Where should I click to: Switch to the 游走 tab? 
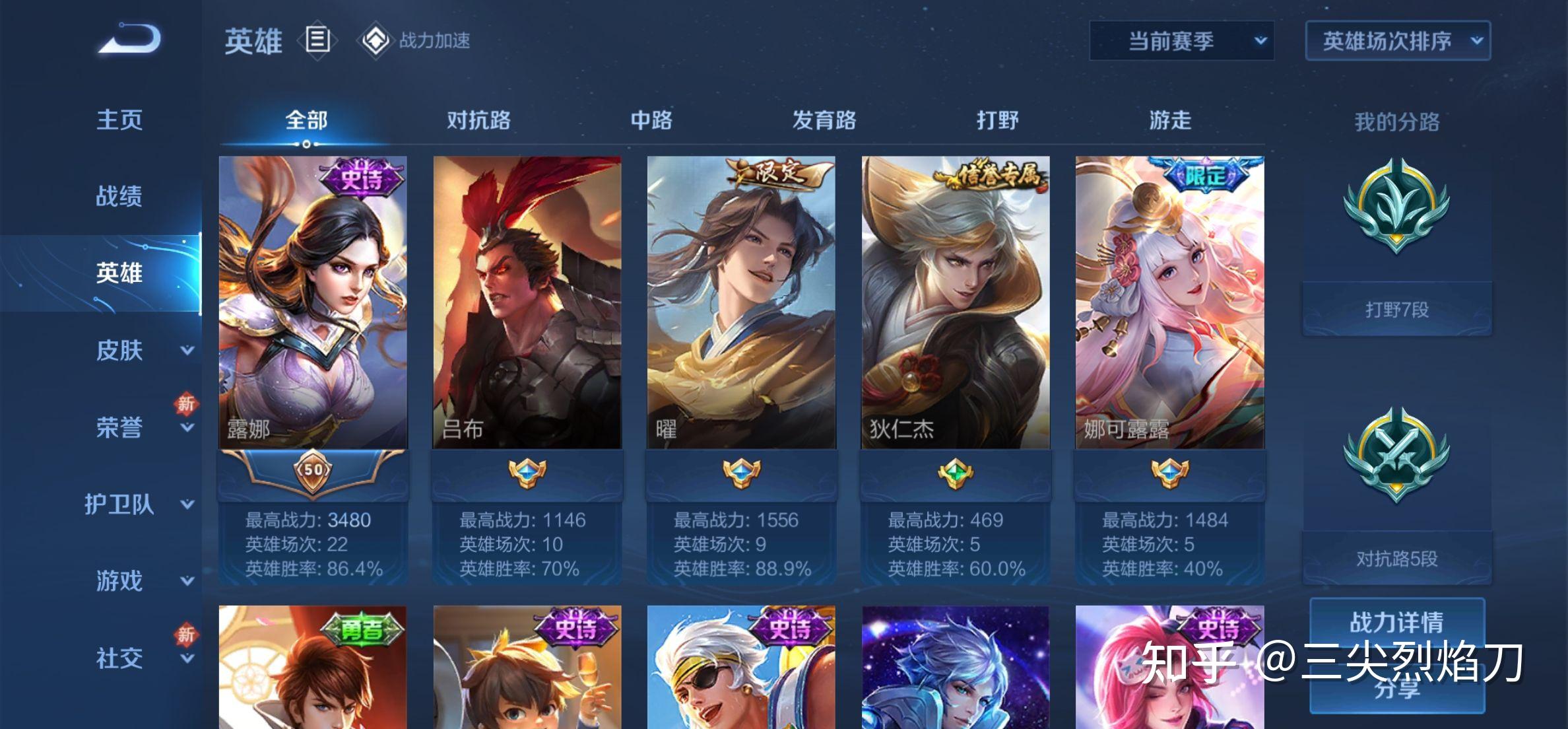pyautogui.click(x=1170, y=120)
